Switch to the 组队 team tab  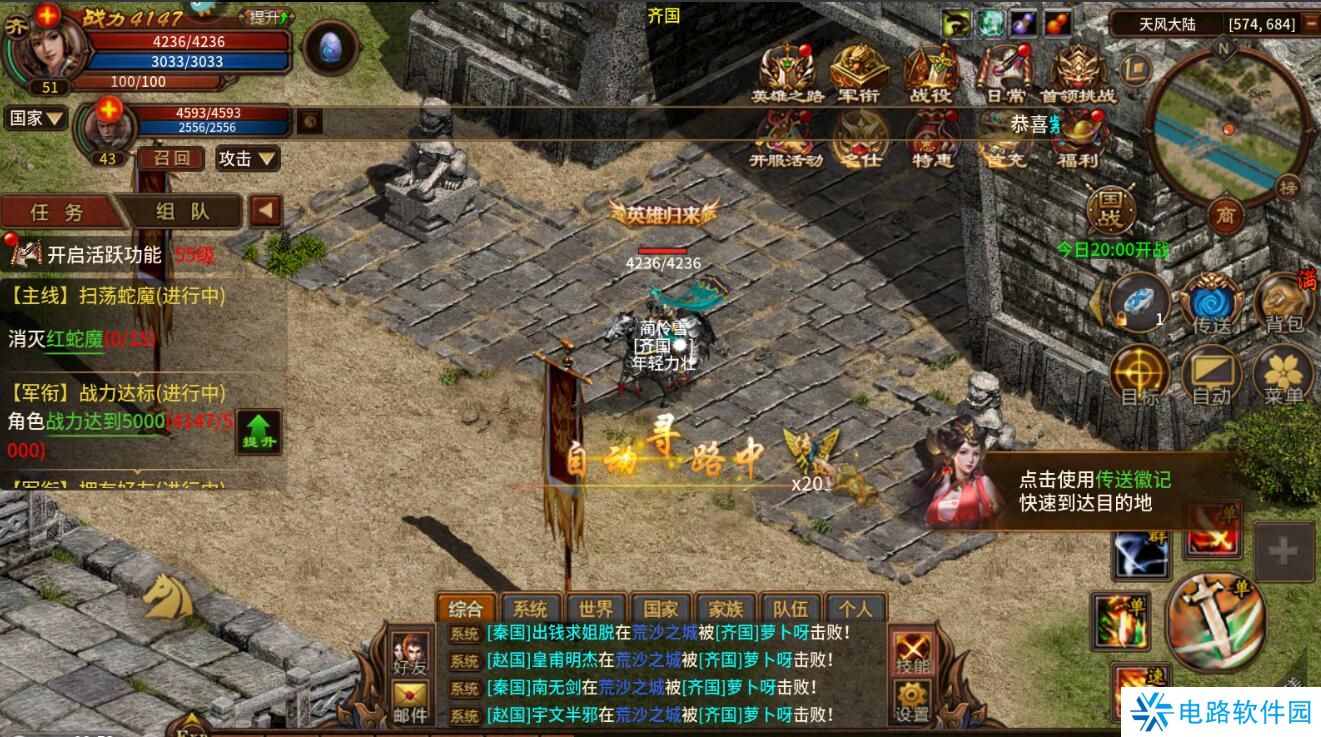click(182, 212)
